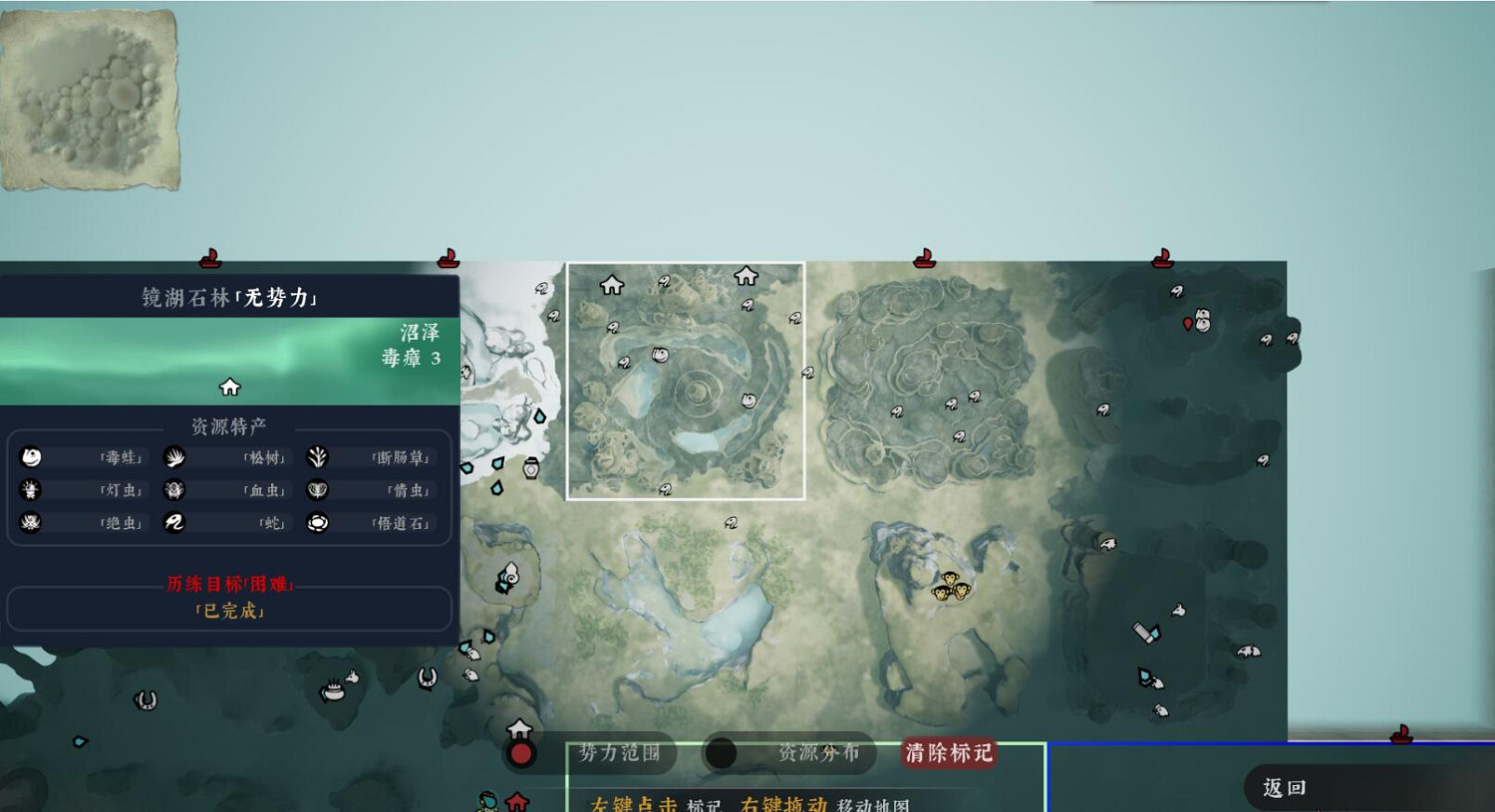
Task: Select the 「情虫」 resource icon
Action: (319, 489)
